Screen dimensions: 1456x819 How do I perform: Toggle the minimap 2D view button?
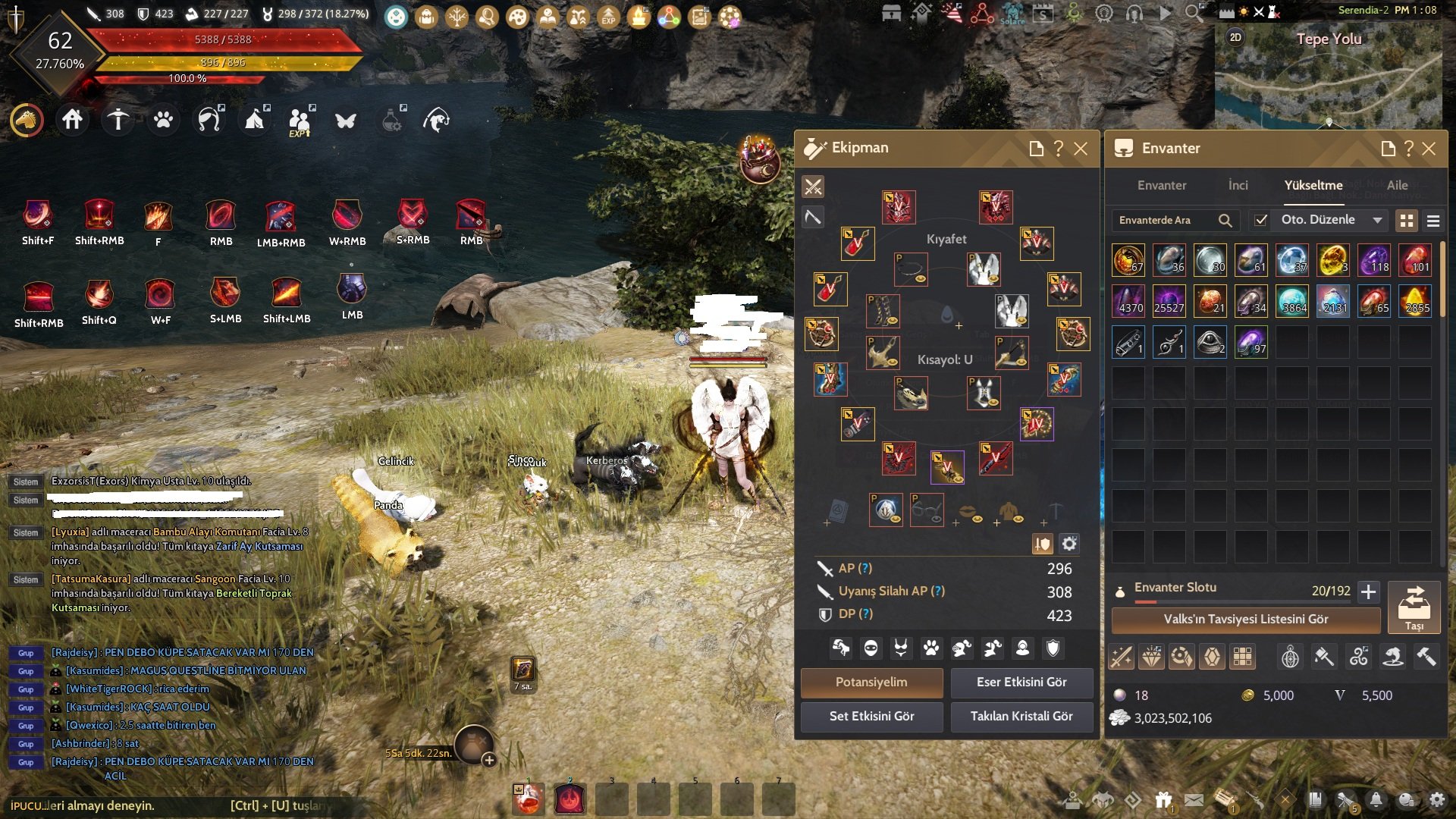(1235, 37)
